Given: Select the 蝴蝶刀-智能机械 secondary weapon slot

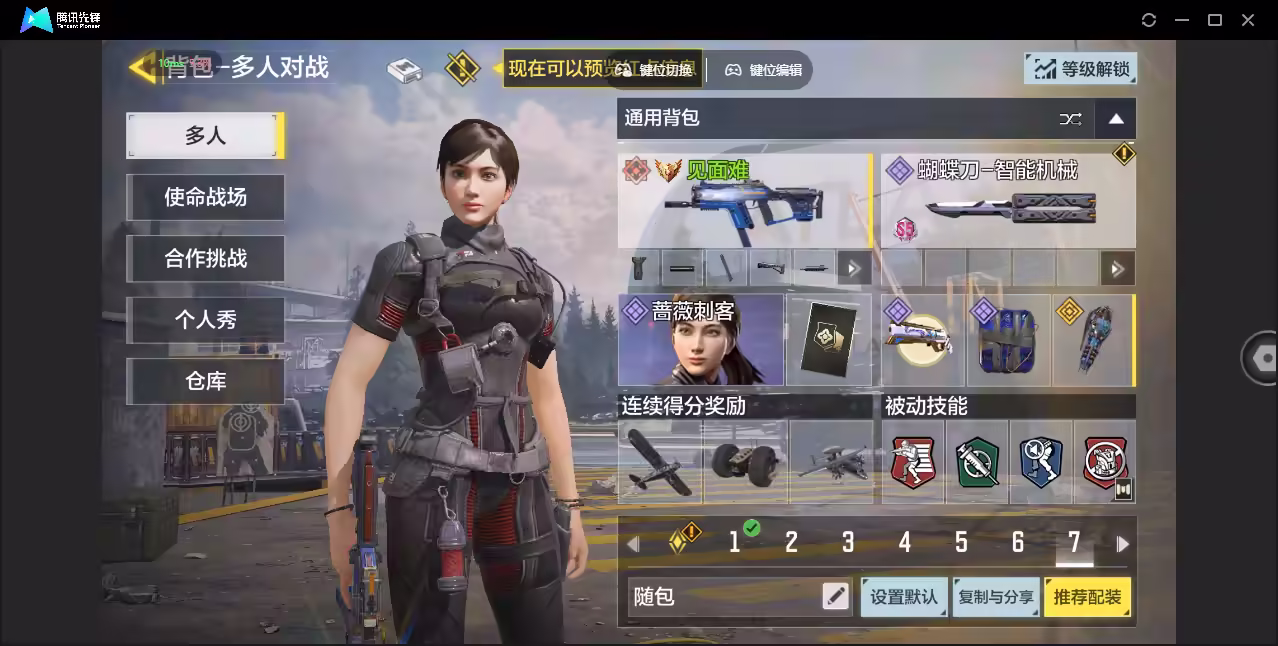Looking at the screenshot, I should tap(1008, 200).
